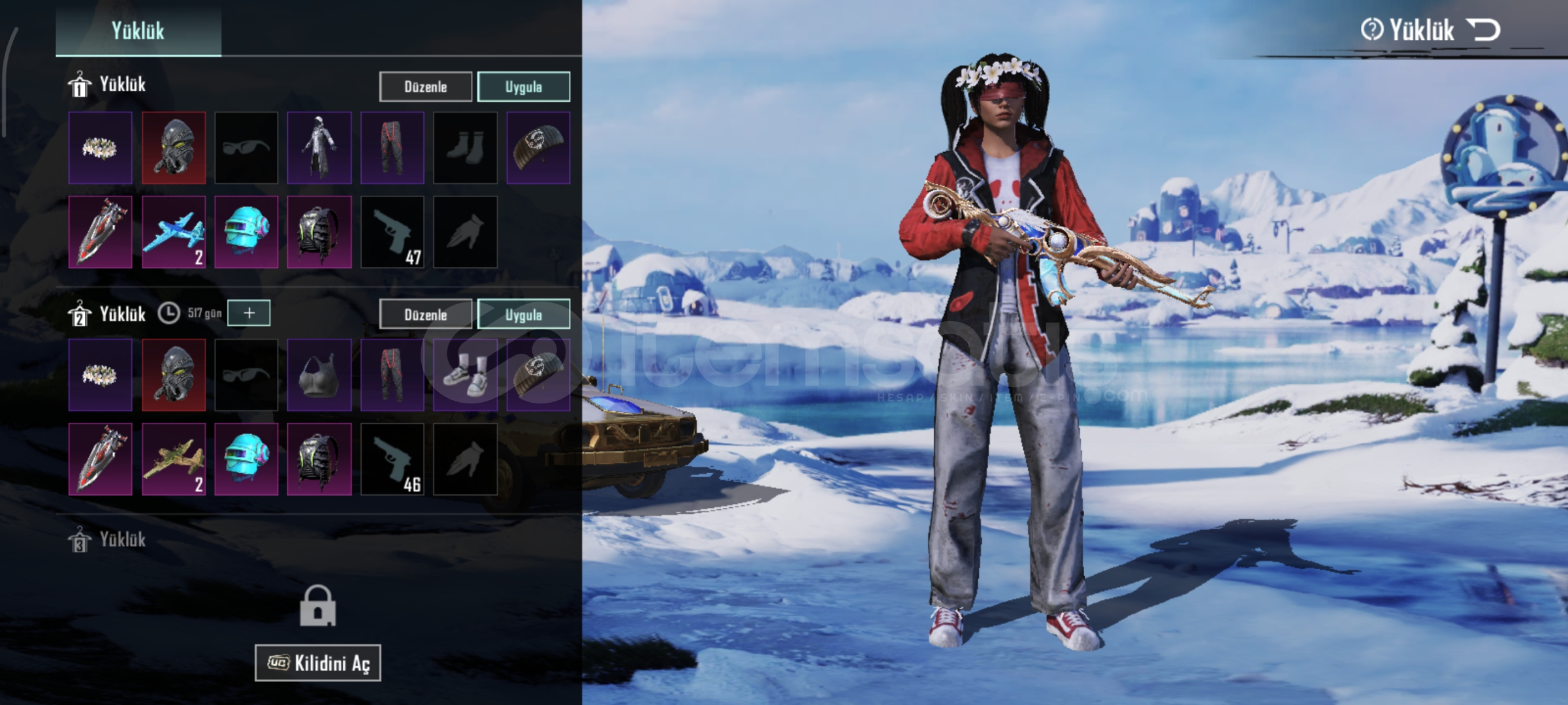This screenshot has height=705, width=1568.
Task: Open the Yüklük help question mark
Action: (1371, 30)
